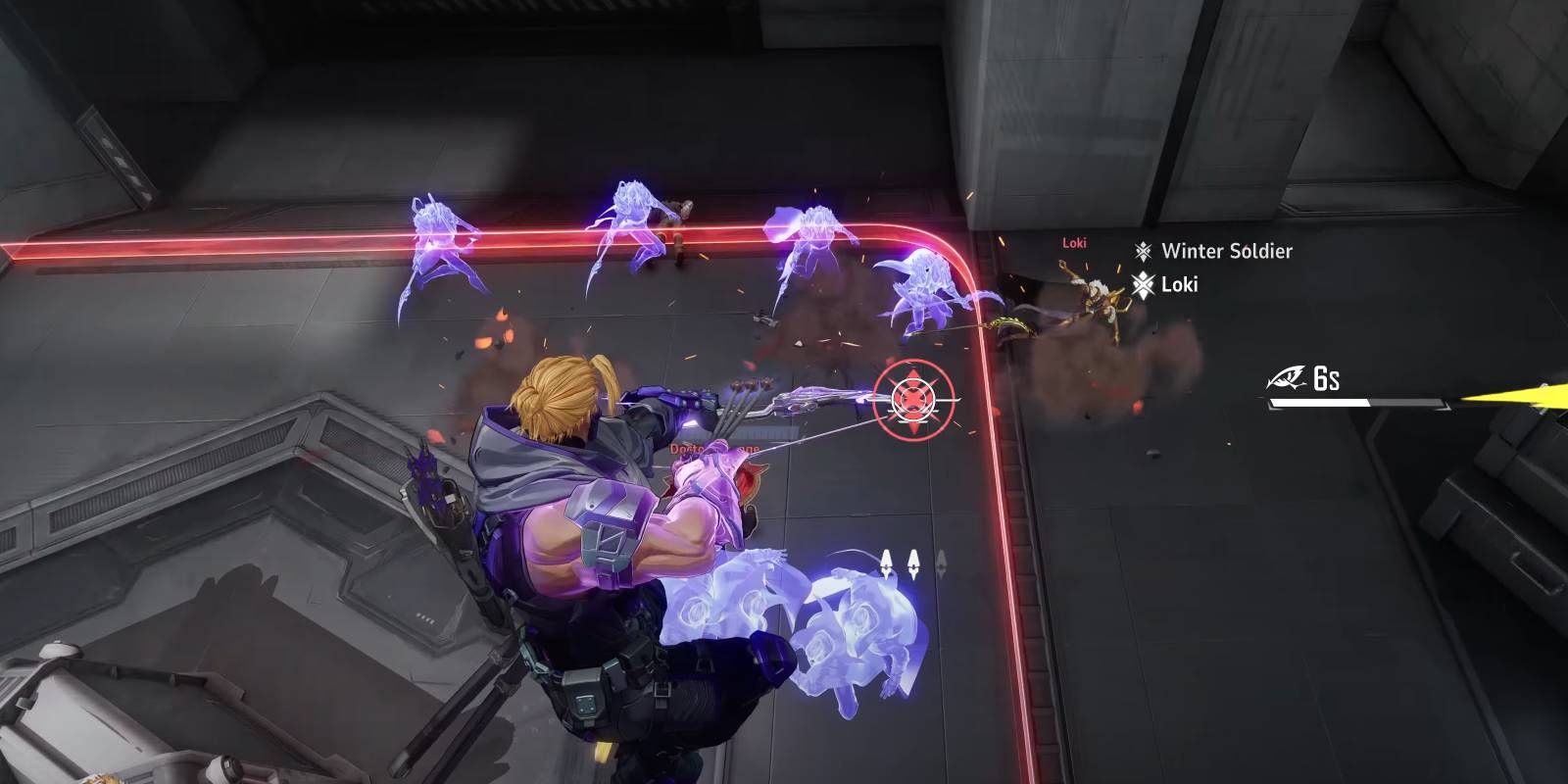Click the Doctor Strange teammate name label
Image resolution: width=1568 pixels, height=784 pixels.
713,451
